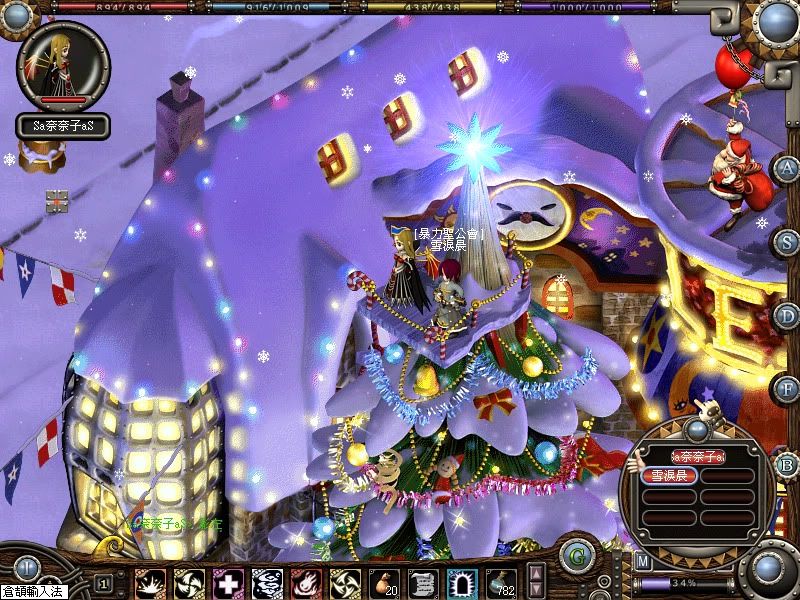Use the white cross heal skill
The width and height of the screenshot is (800, 600).
227,582
